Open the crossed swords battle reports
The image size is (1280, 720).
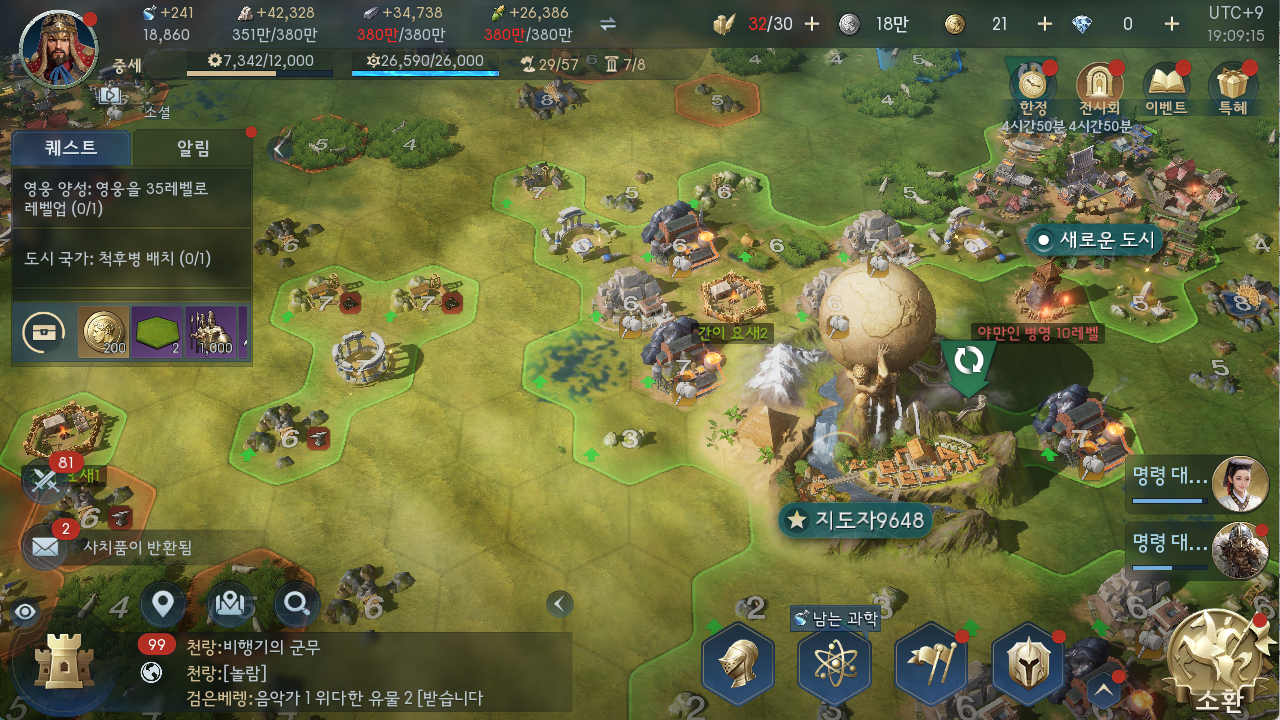(x=46, y=481)
